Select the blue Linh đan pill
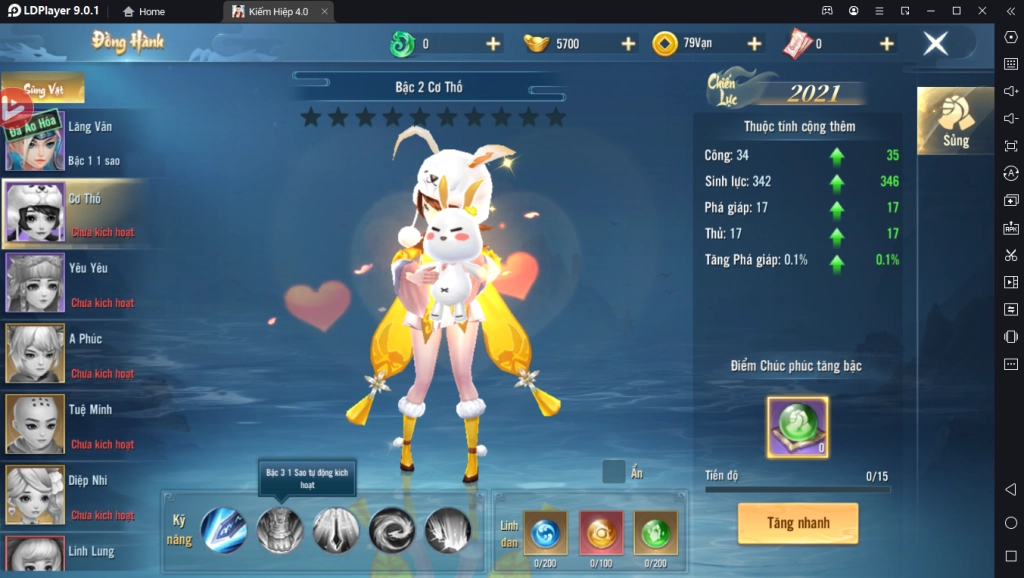 pos(545,531)
